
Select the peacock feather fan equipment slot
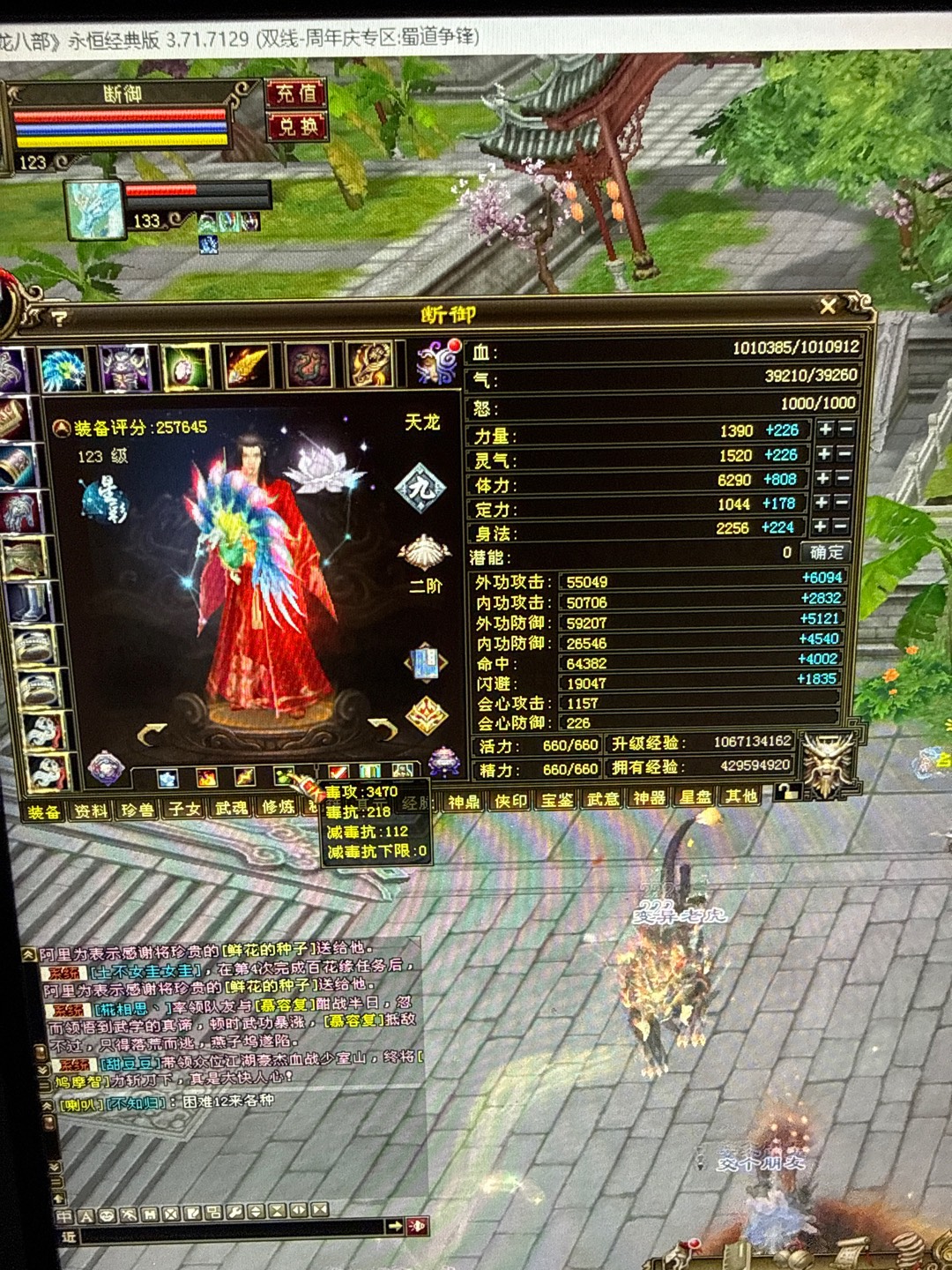pyautogui.click(x=63, y=368)
